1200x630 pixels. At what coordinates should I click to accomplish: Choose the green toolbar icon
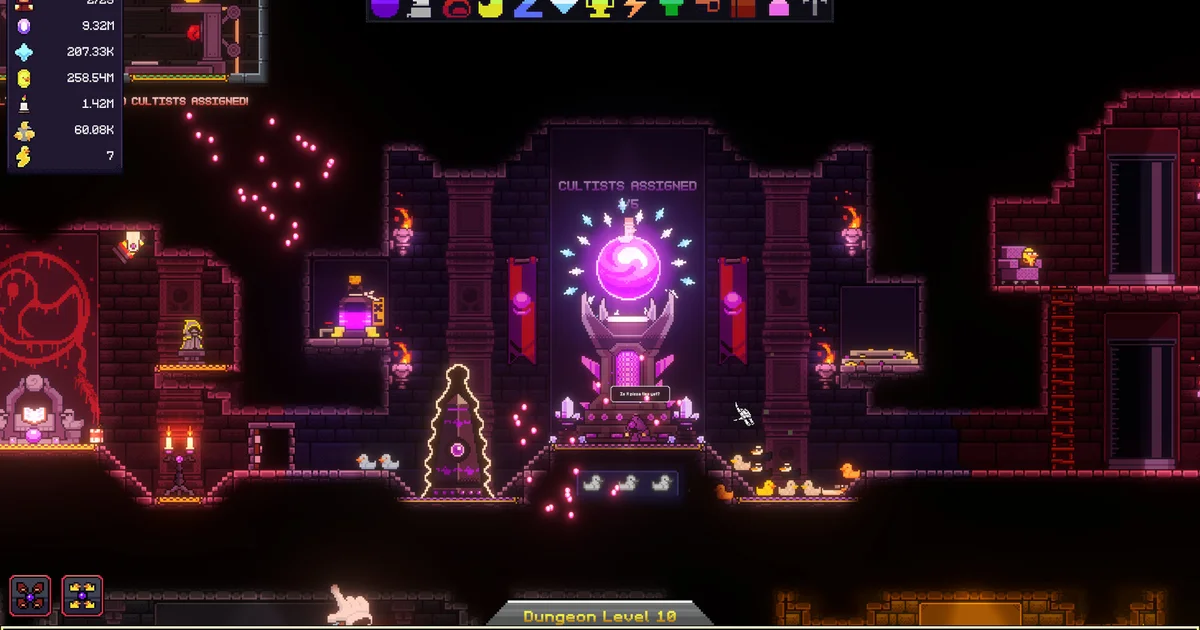[x=672, y=8]
